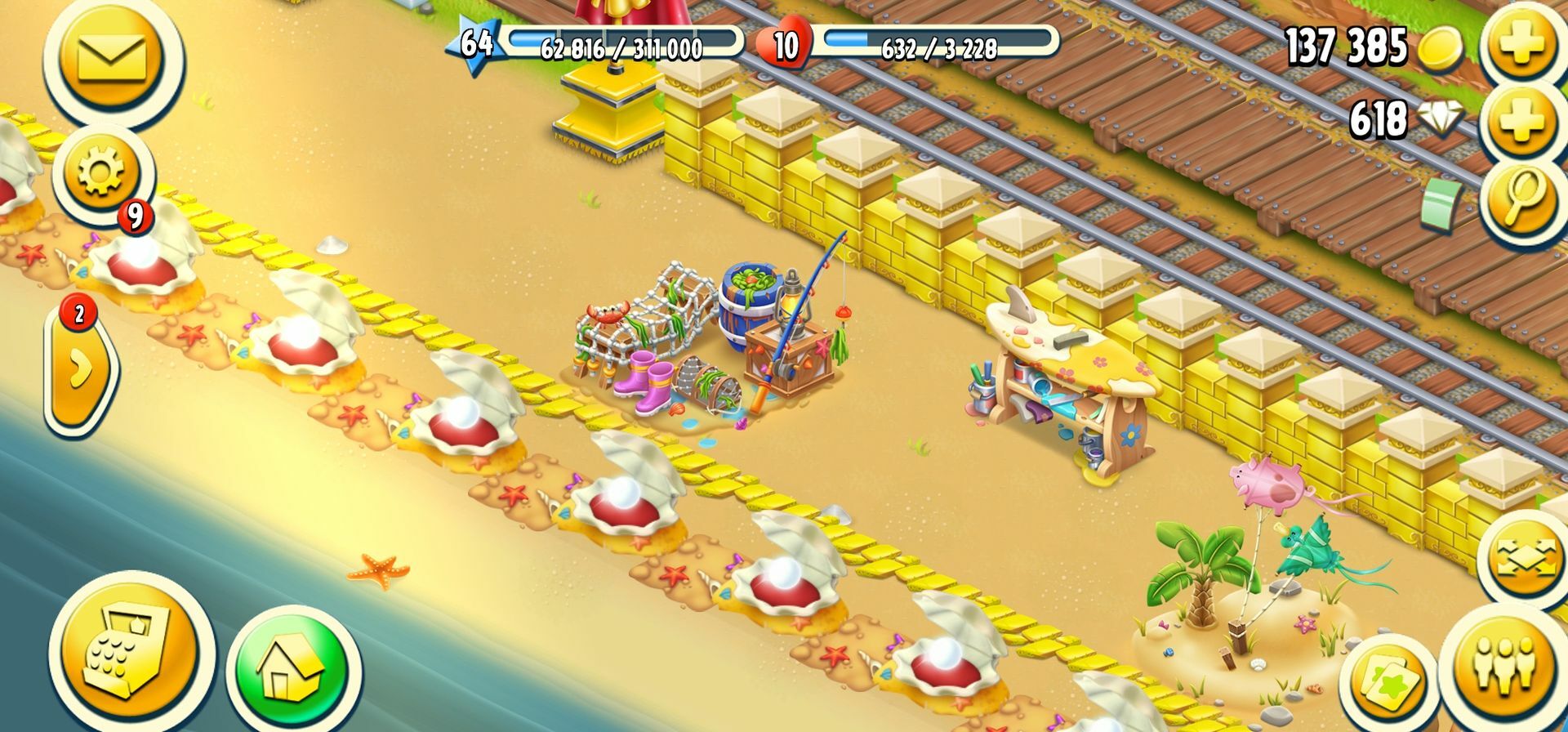
Task: Tap the blue star level badge
Action: coord(474,42)
